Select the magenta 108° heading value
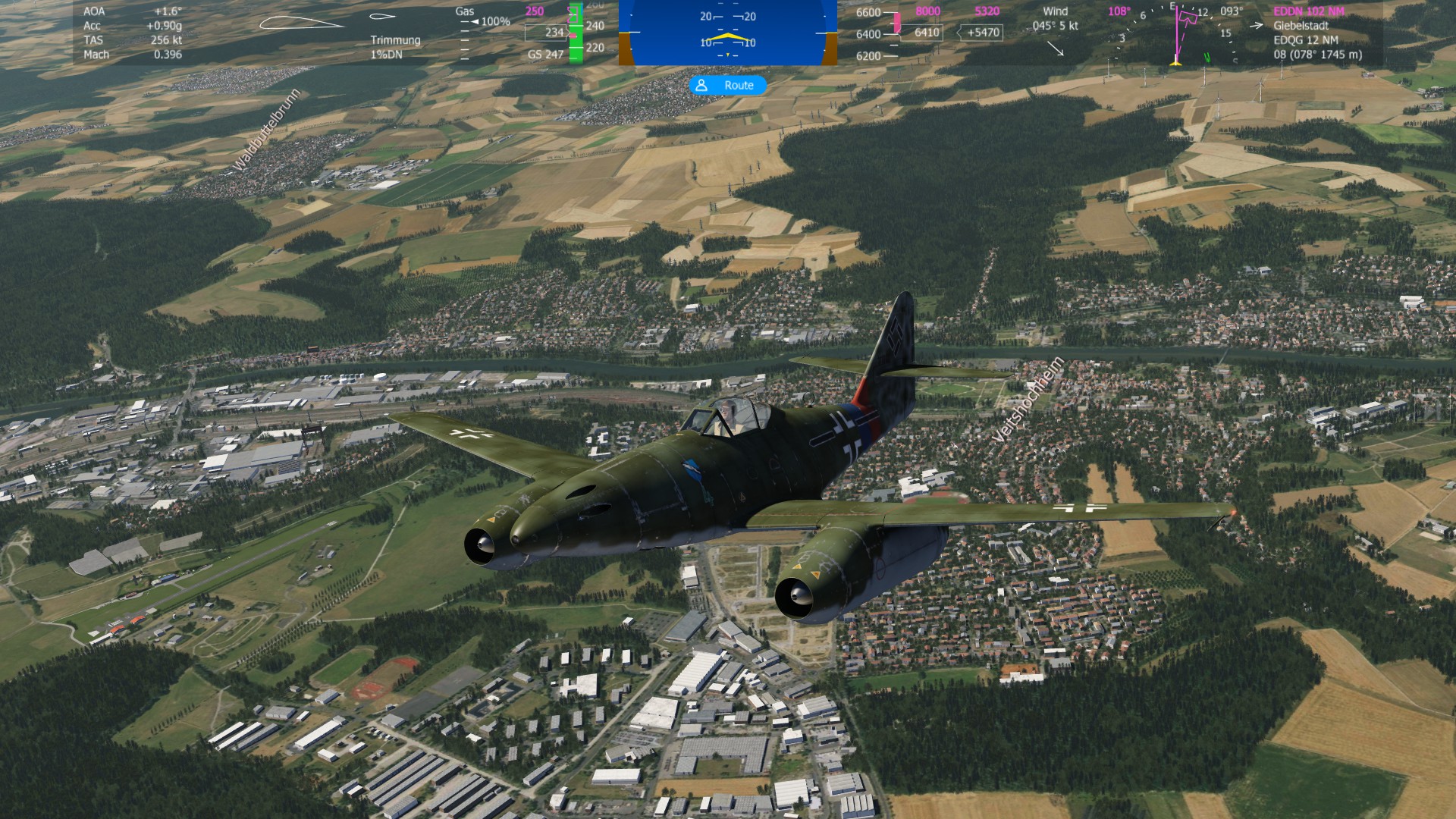Image resolution: width=1456 pixels, height=819 pixels. (1119, 11)
